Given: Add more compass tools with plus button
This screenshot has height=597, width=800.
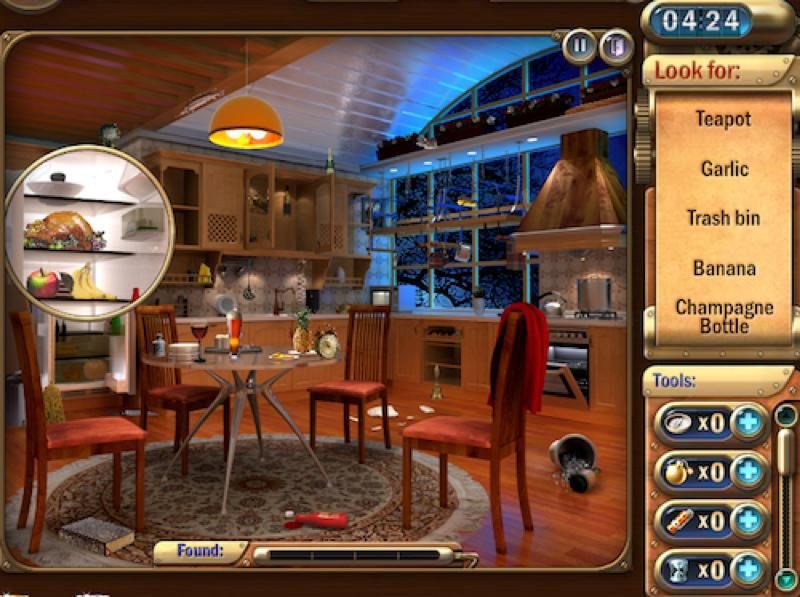Looking at the screenshot, I should point(747,422).
